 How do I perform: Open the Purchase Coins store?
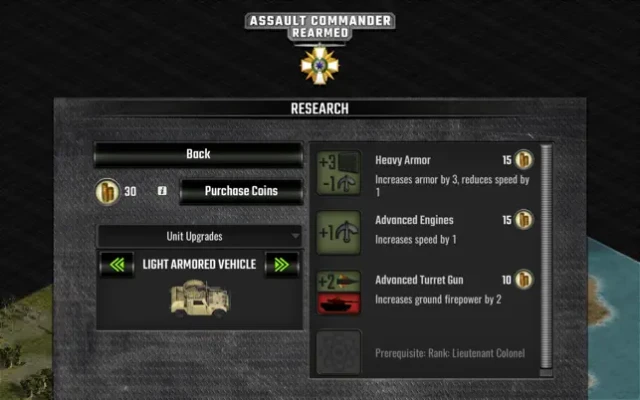coord(240,191)
